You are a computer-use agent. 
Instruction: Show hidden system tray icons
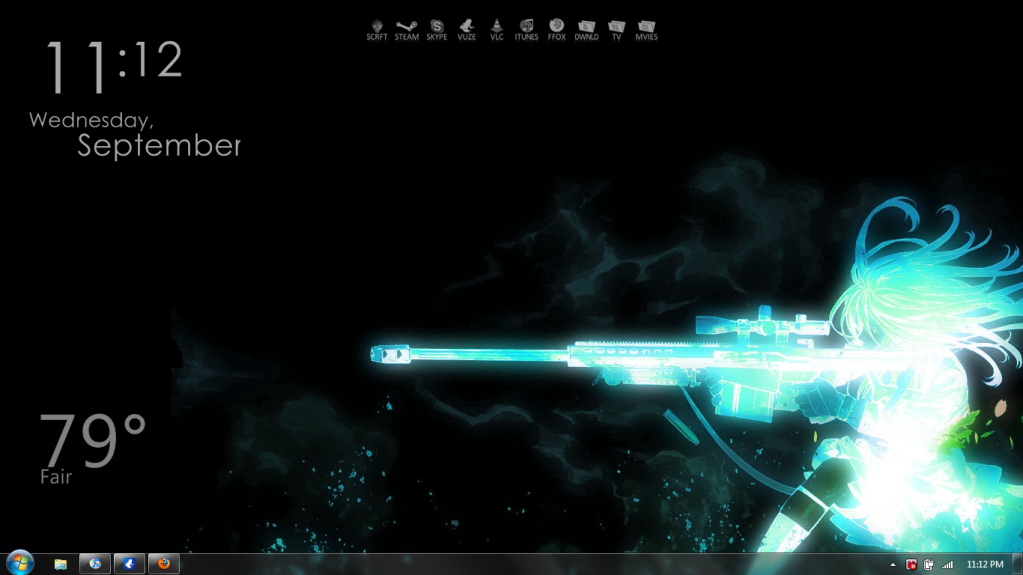point(893,565)
